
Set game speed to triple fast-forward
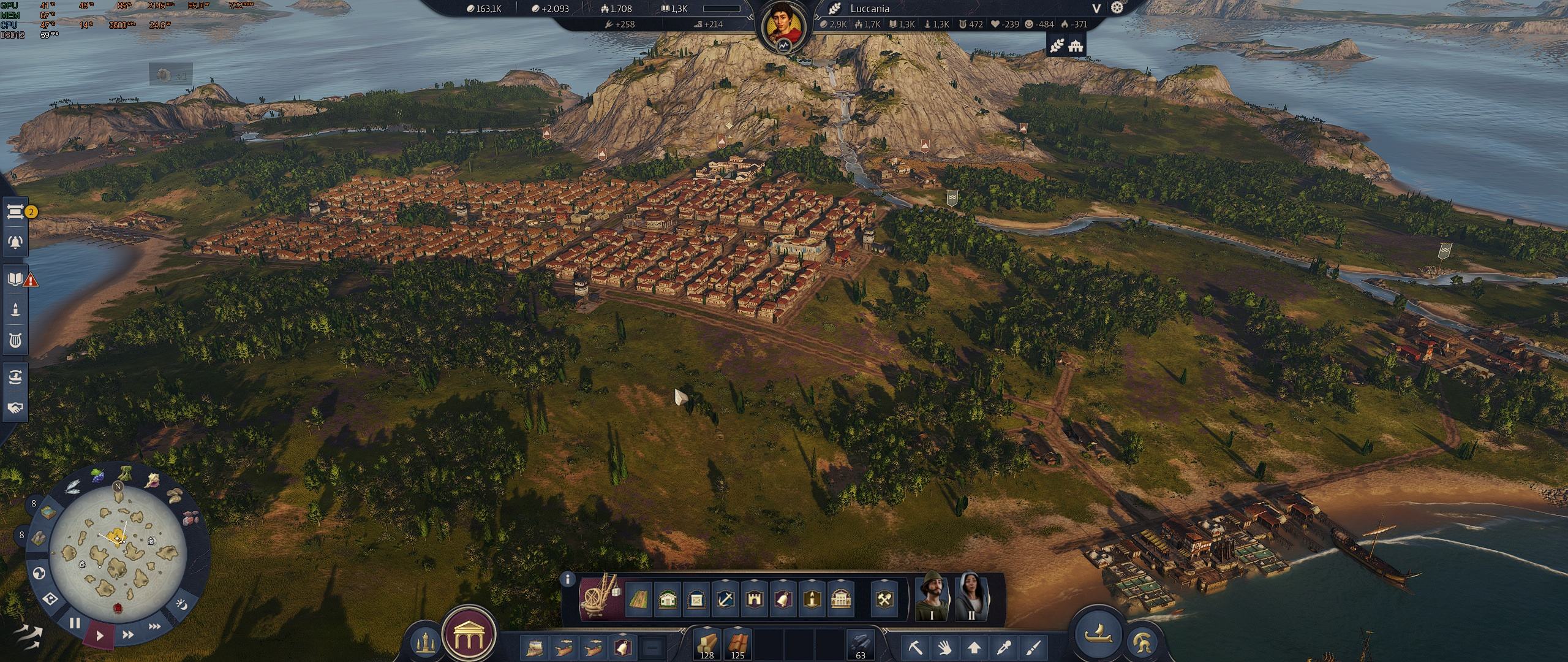click(155, 626)
